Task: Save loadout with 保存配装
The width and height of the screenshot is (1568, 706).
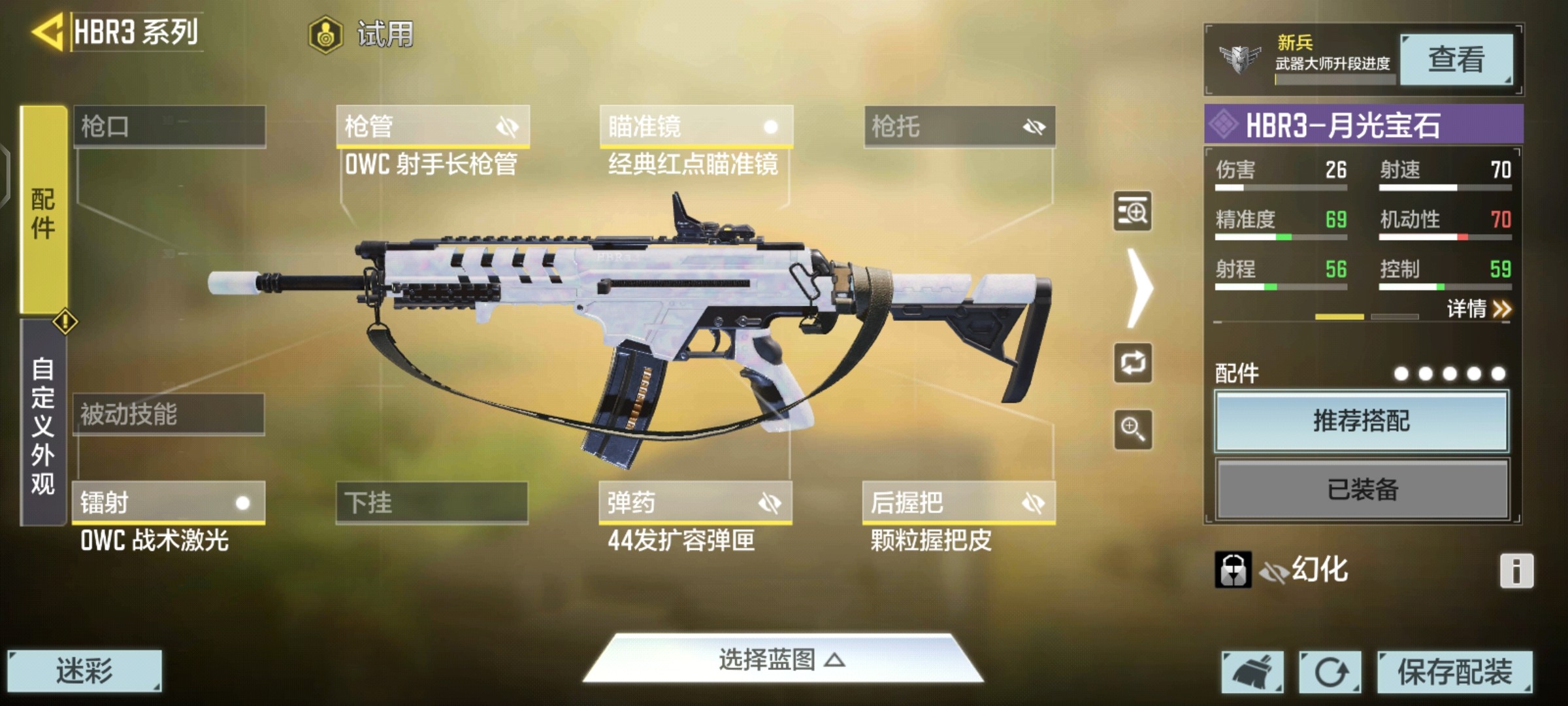Action: point(1454,671)
